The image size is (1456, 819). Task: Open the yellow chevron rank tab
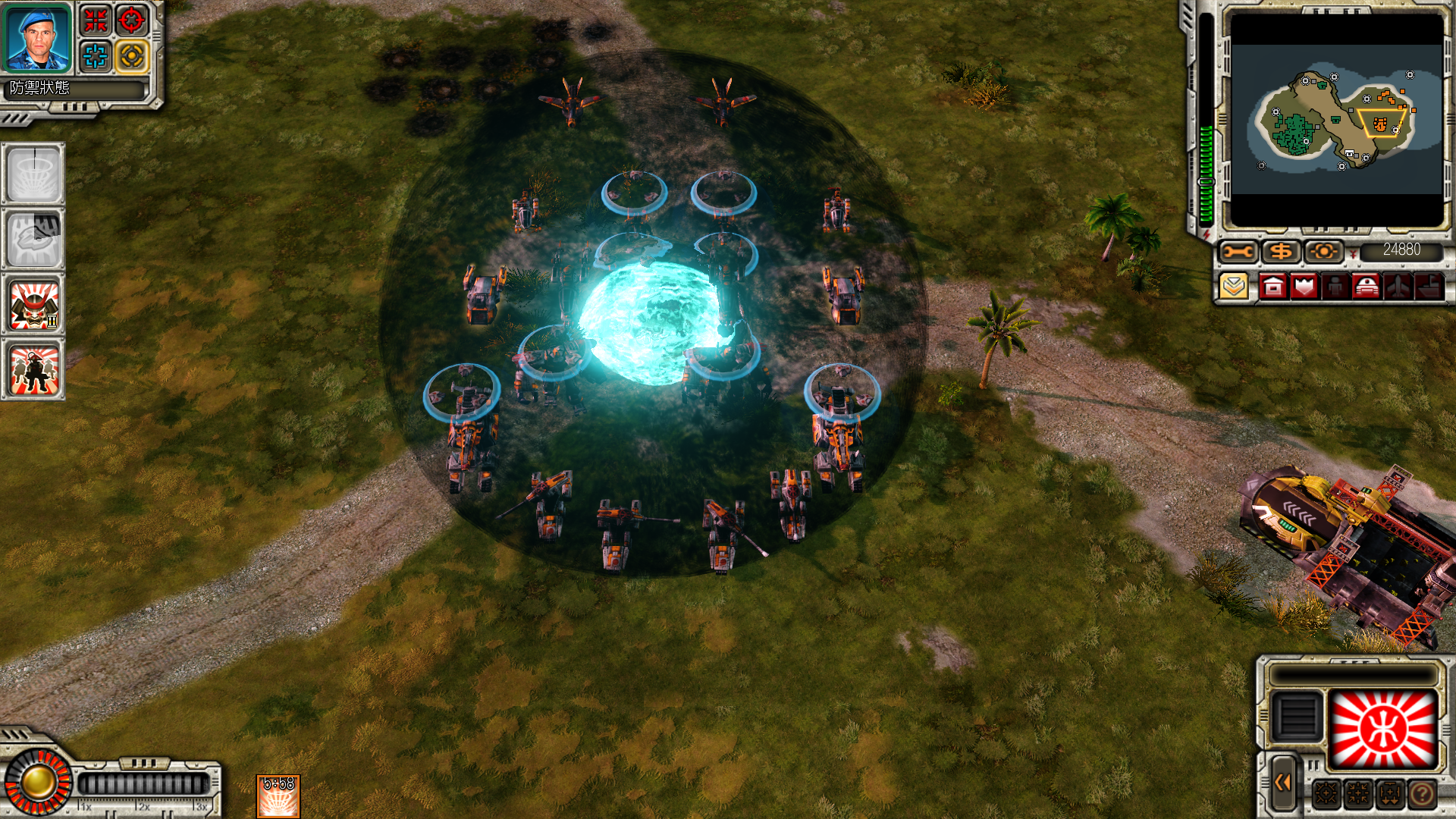pos(1235,287)
